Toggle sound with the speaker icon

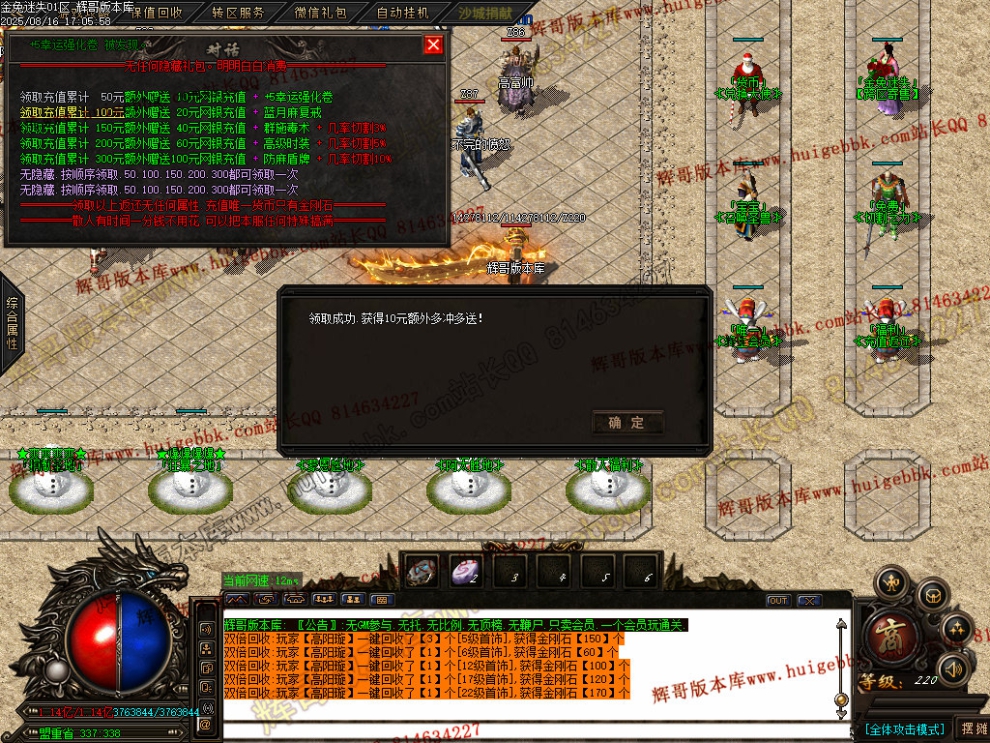tap(954, 667)
